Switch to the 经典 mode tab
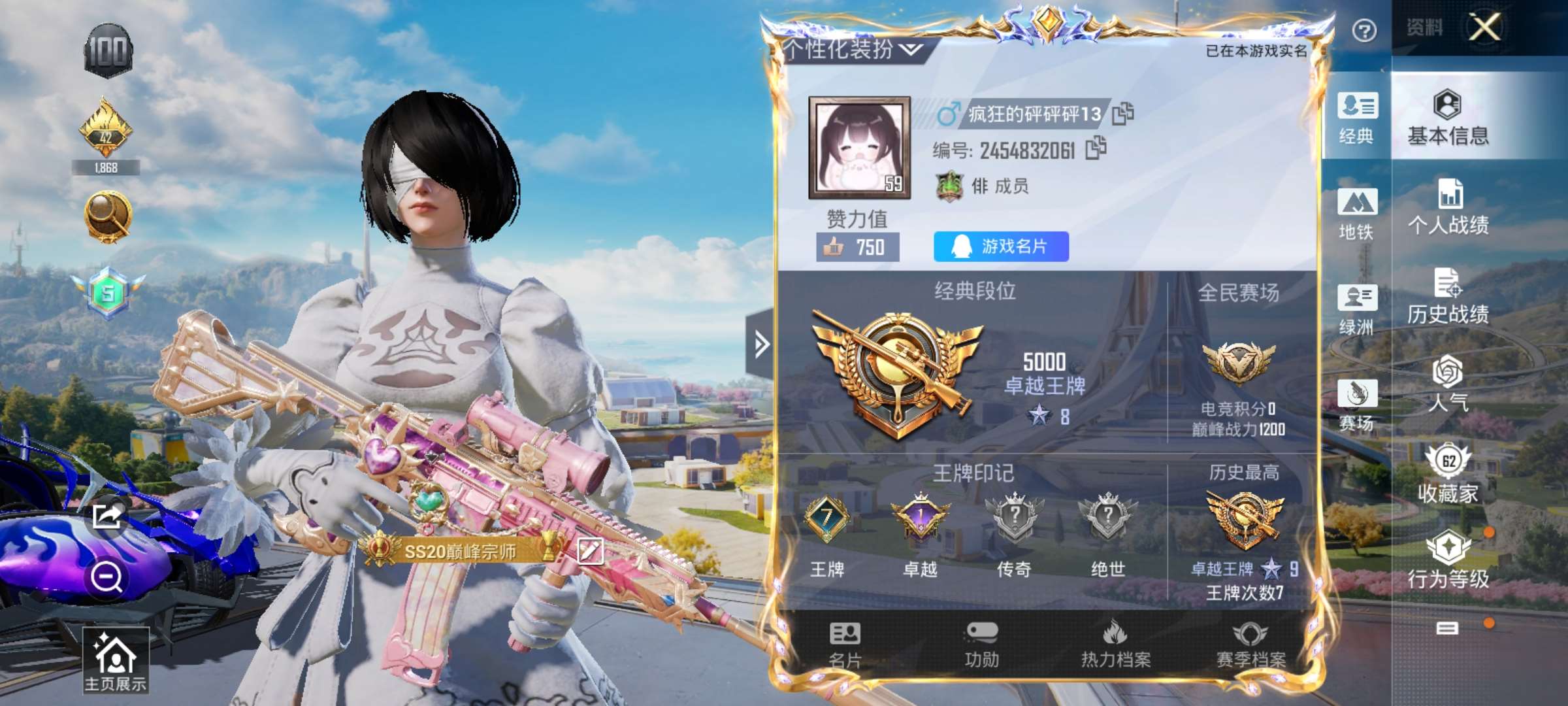 point(1357,118)
